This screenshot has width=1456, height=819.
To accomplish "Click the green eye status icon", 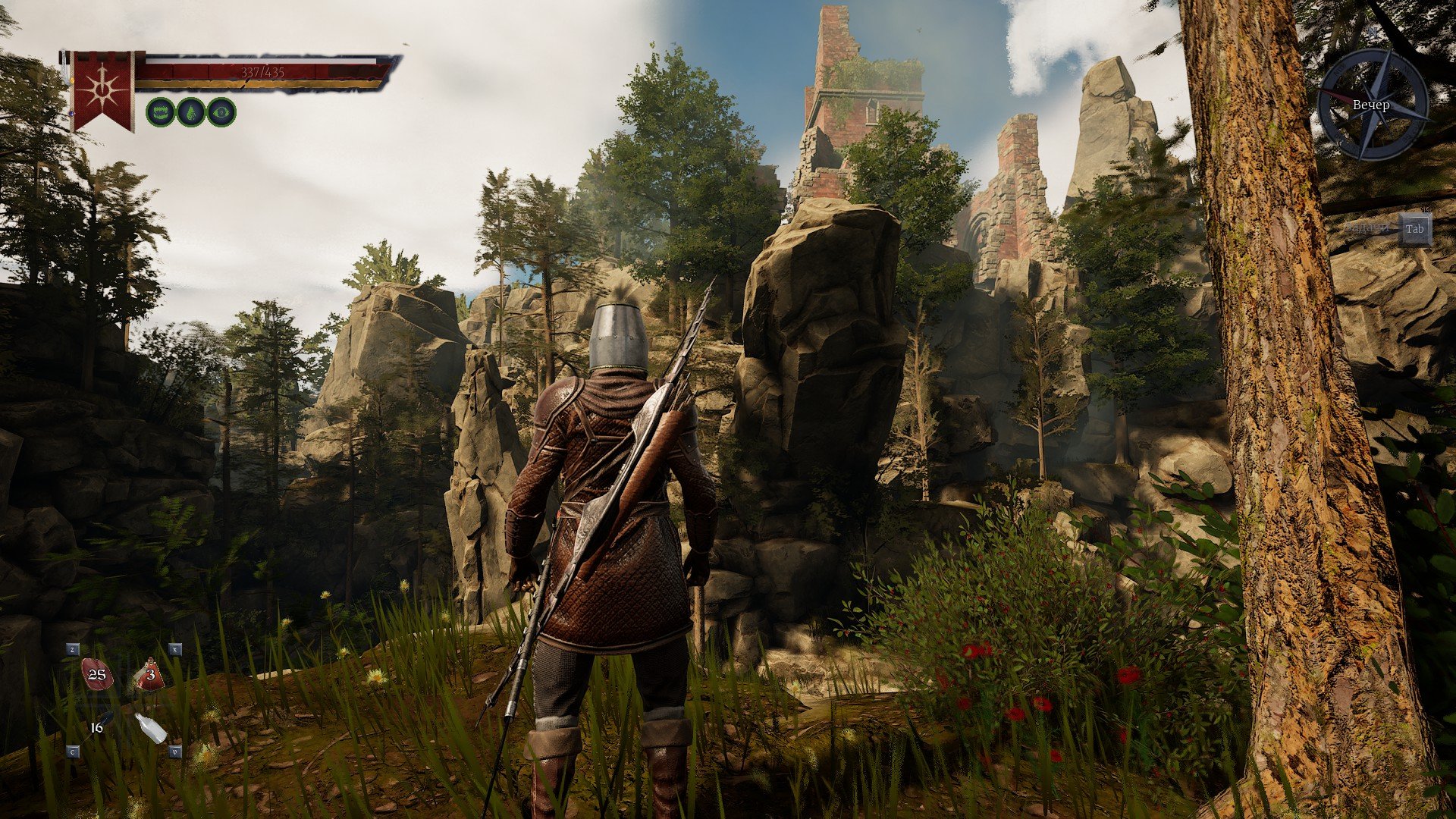I will (221, 112).
